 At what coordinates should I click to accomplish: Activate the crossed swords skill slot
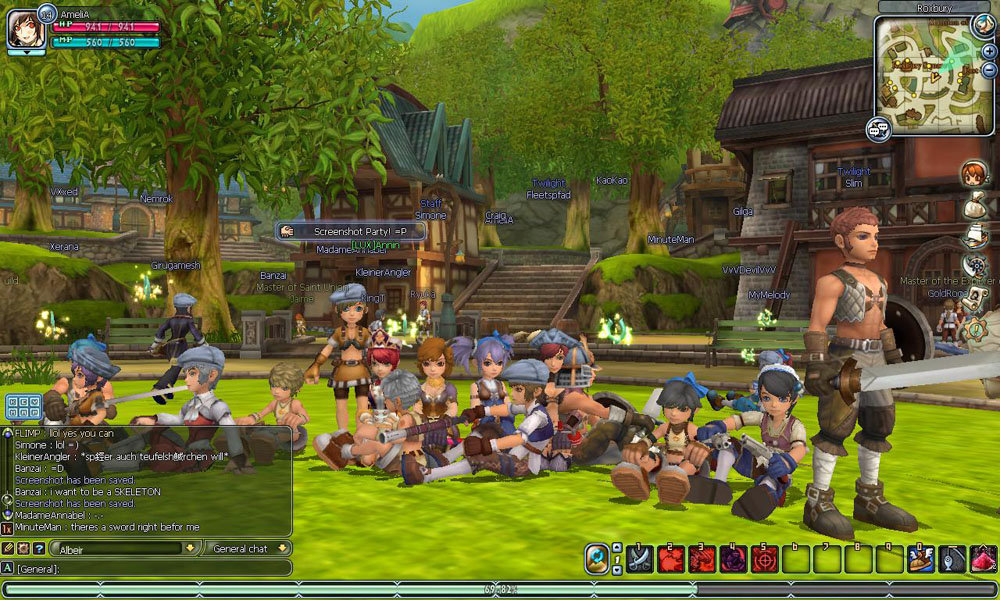639,559
